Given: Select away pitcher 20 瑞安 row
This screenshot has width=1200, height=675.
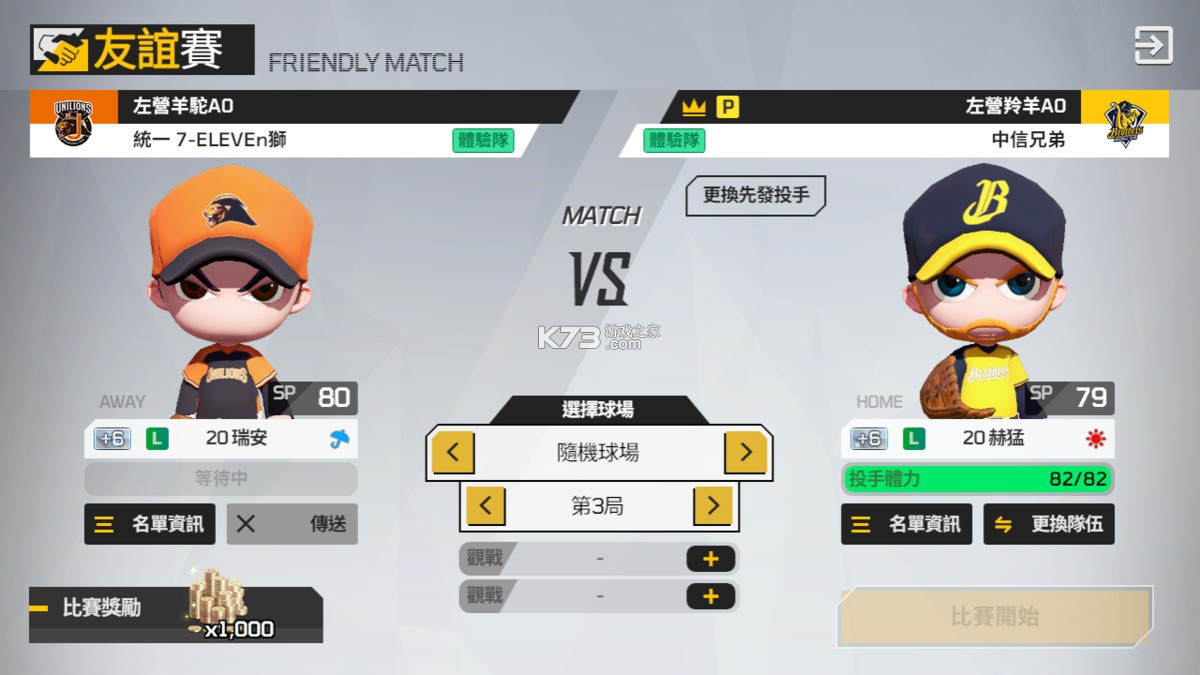Looking at the screenshot, I should (221, 438).
